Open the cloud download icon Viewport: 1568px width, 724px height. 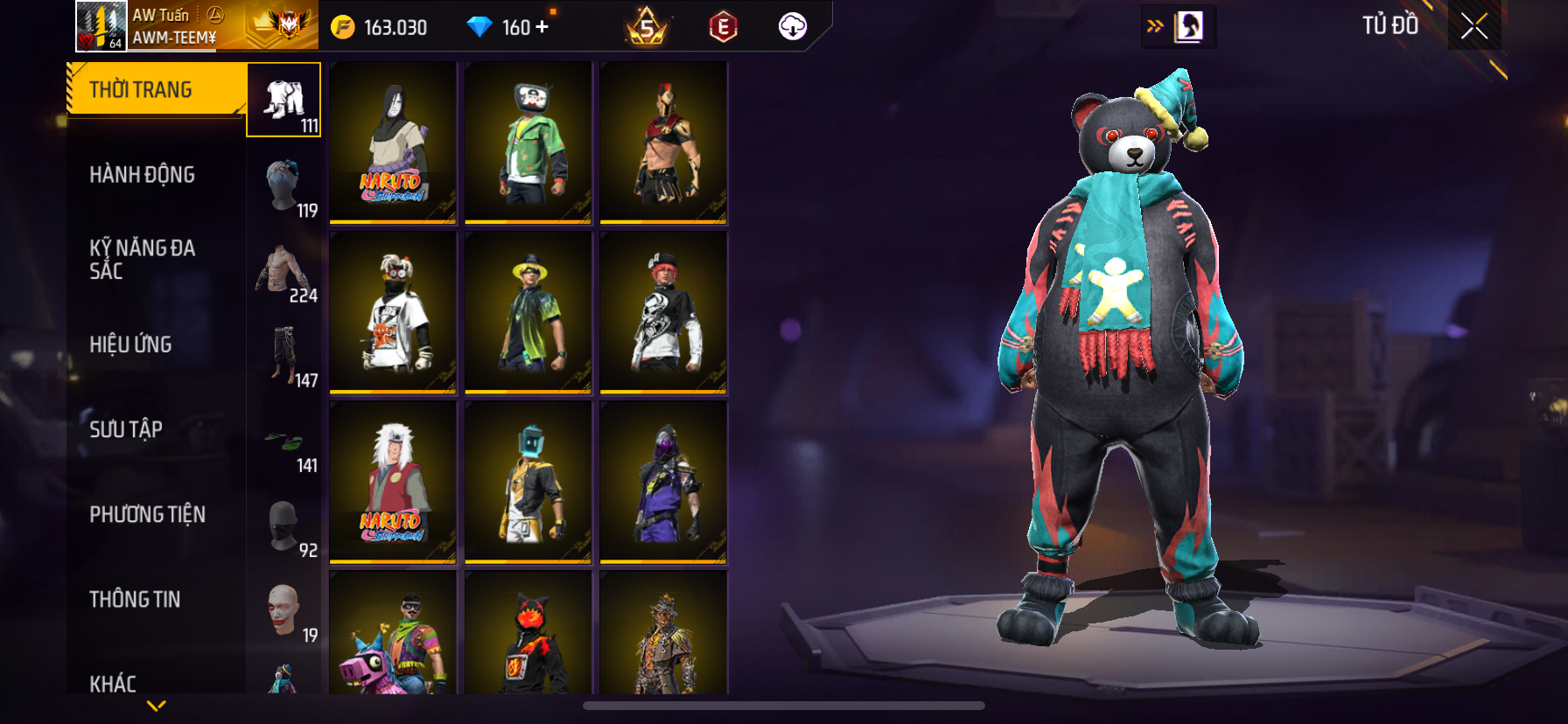(793, 27)
